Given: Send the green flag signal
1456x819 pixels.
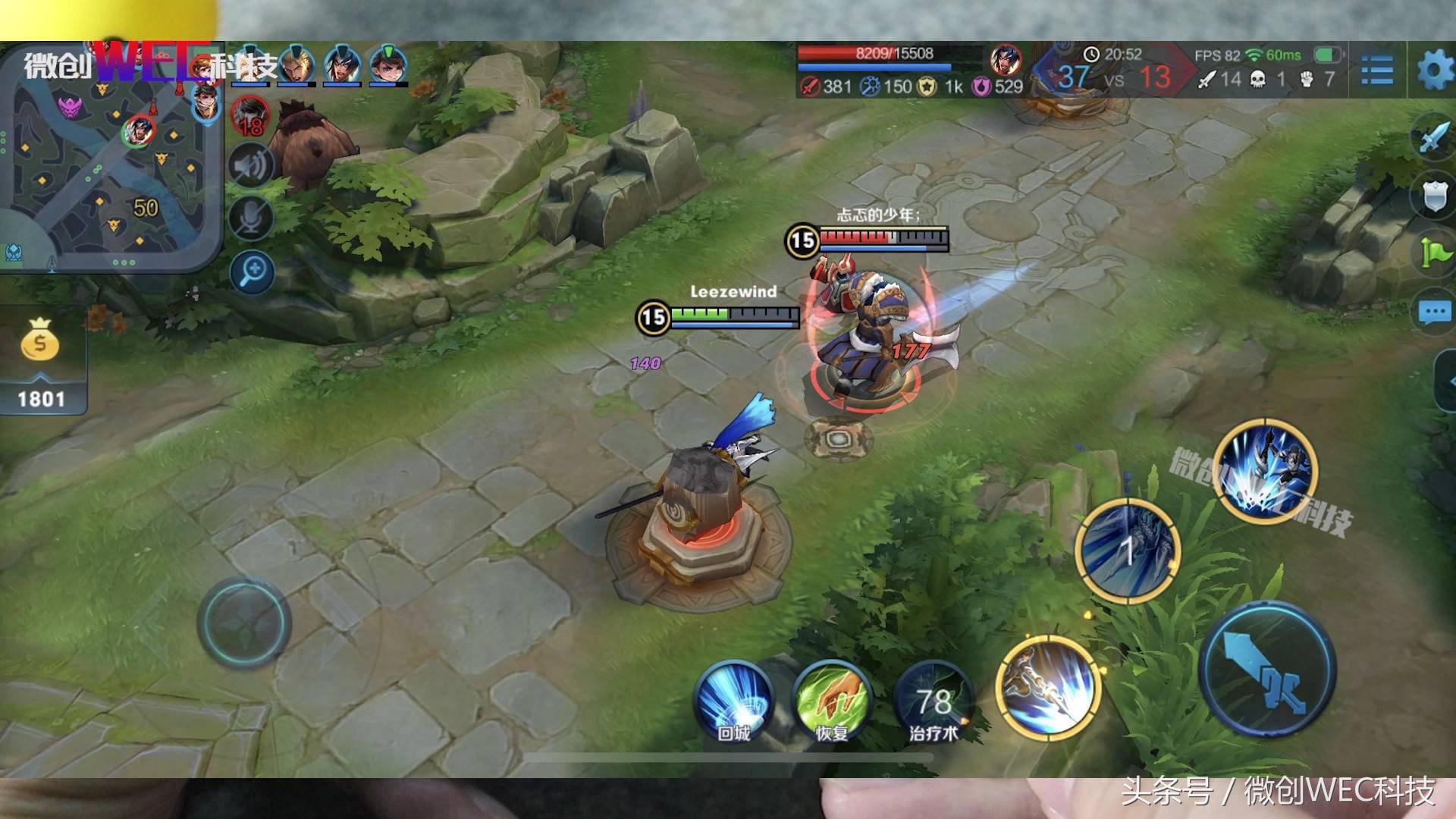Looking at the screenshot, I should coord(1435,253).
